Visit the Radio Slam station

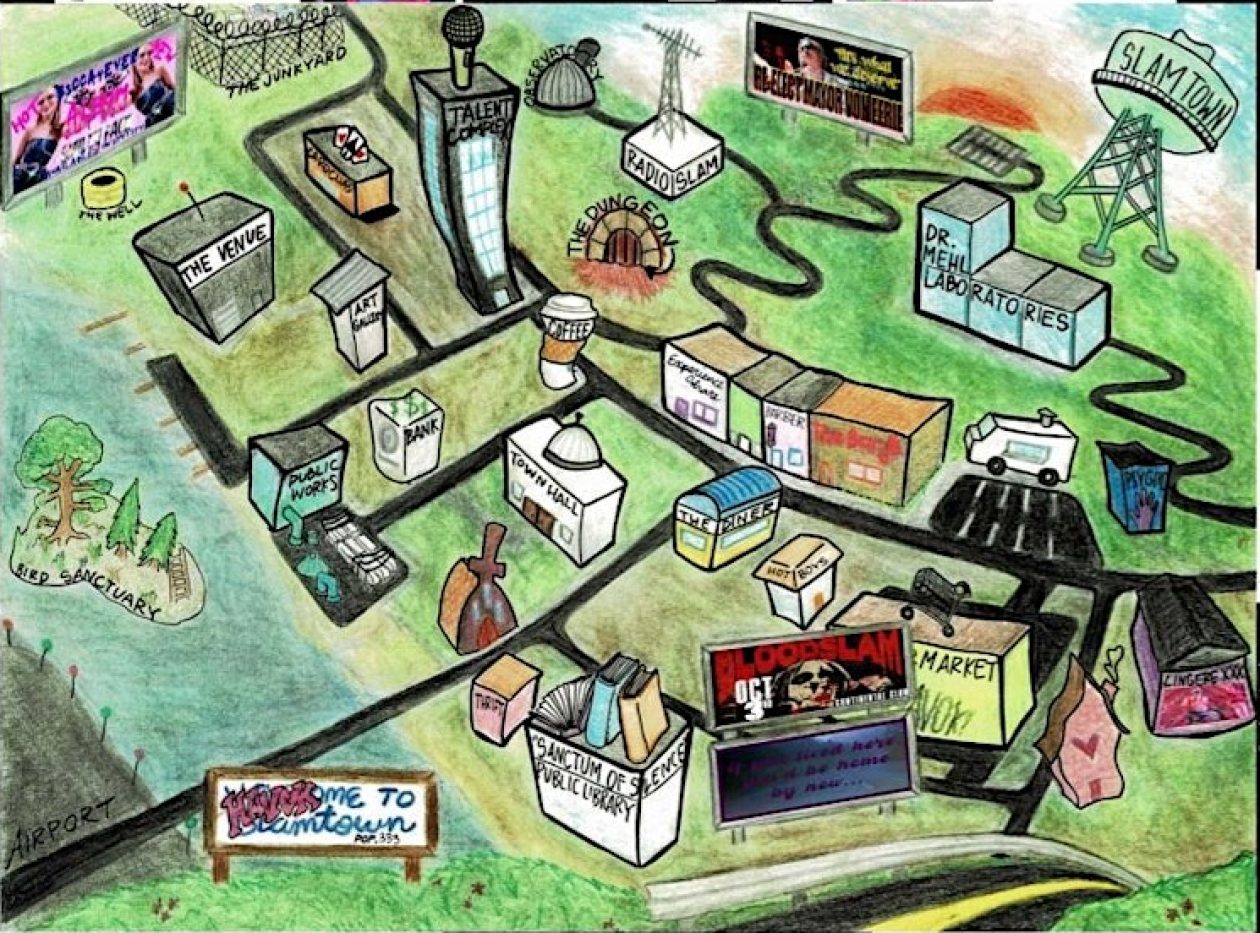point(672,150)
